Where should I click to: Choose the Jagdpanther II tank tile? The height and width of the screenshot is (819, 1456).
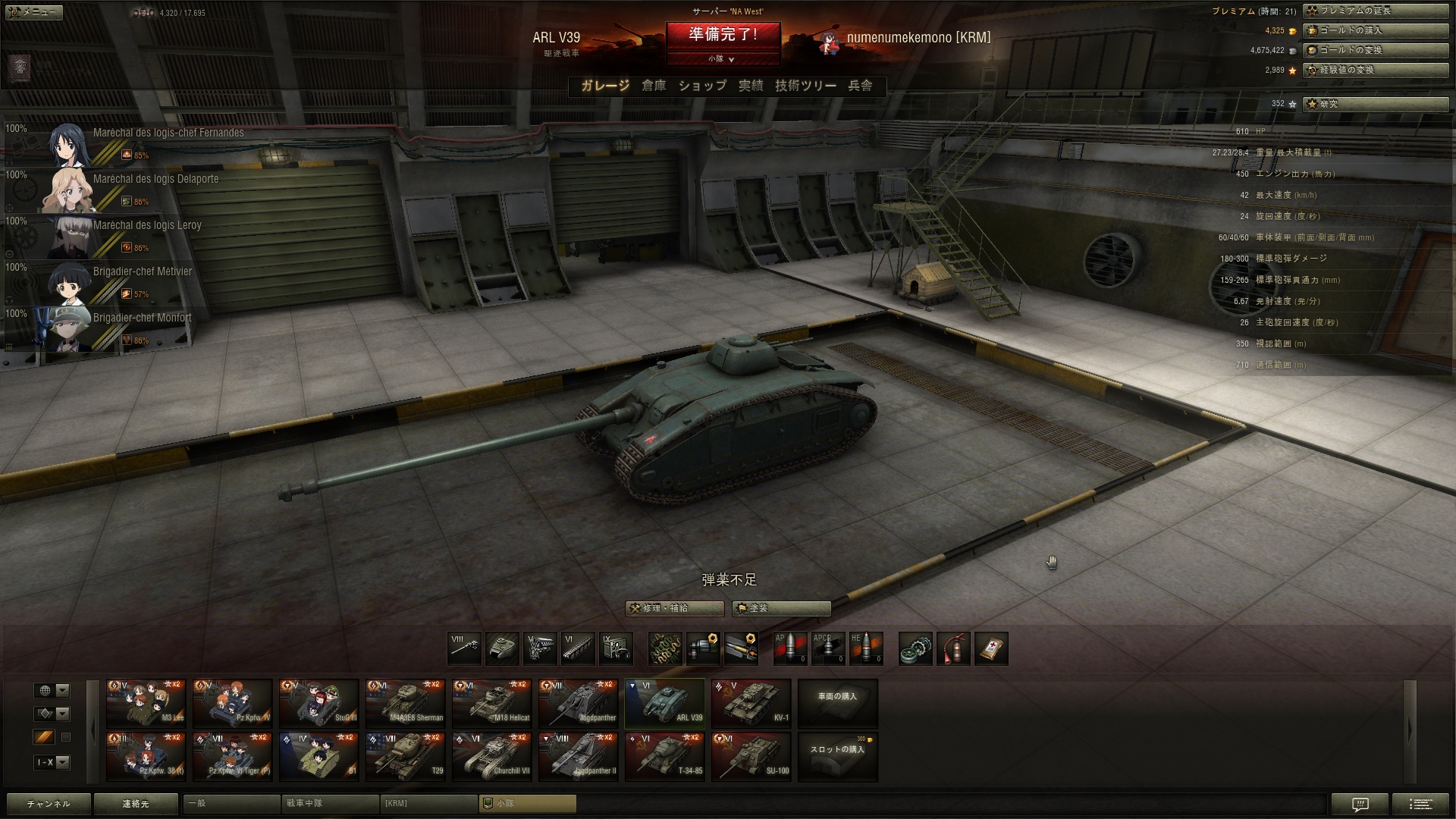click(x=578, y=756)
